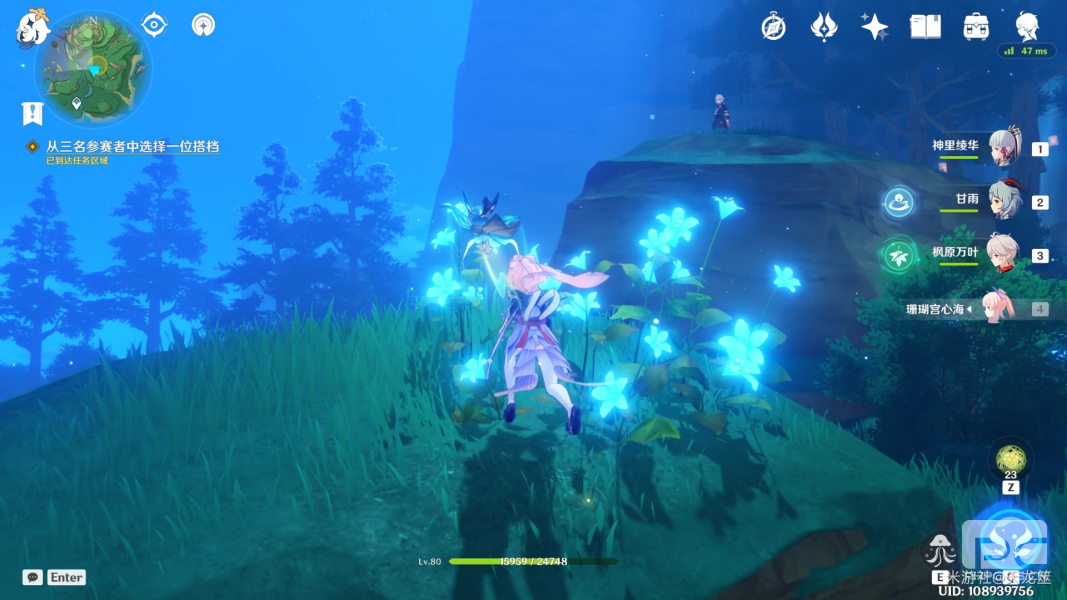Viewport: 1067px width, 600px height.
Task: Open the chat box
Action: click(x=33, y=577)
